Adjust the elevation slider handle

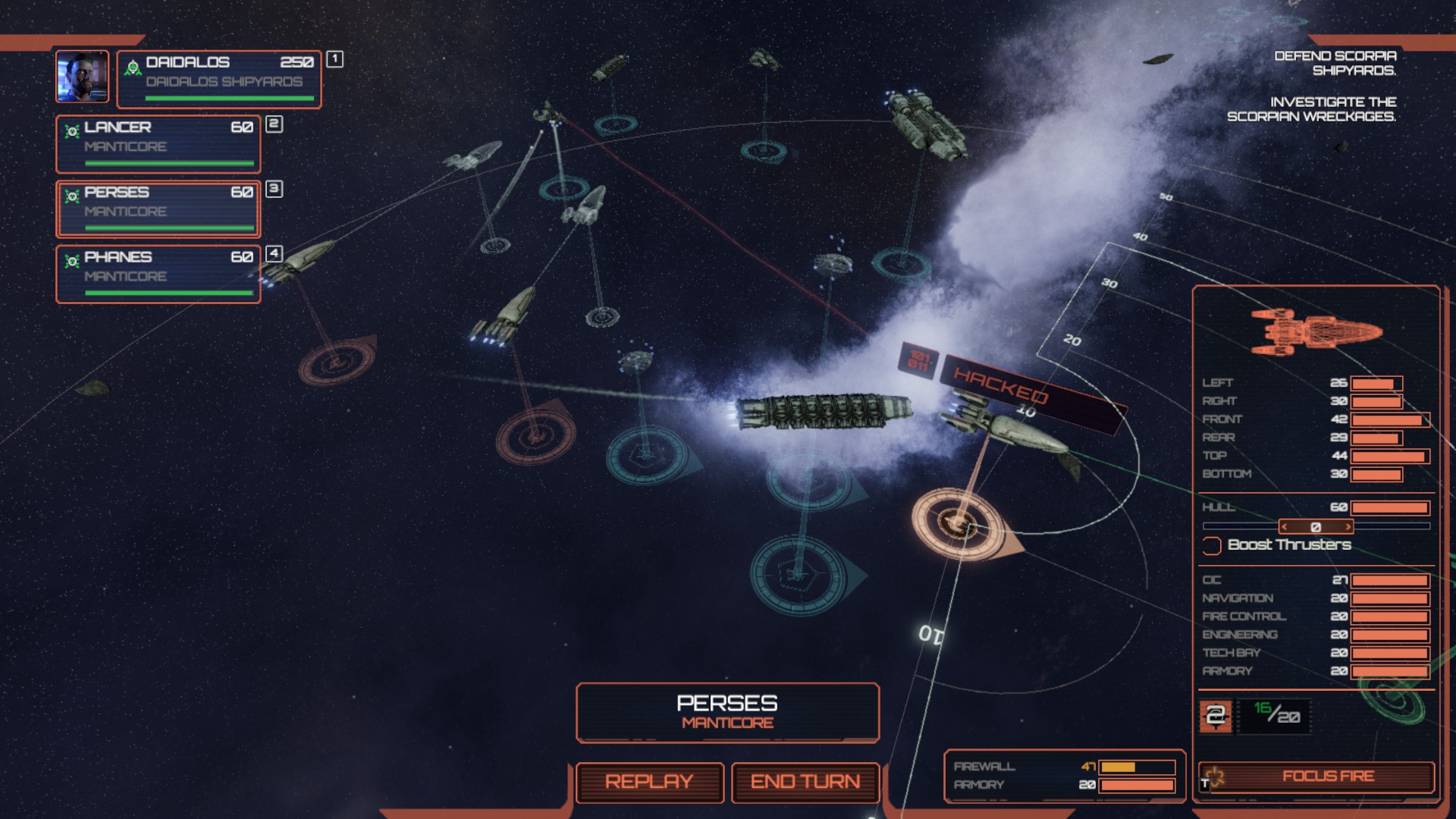click(1316, 527)
